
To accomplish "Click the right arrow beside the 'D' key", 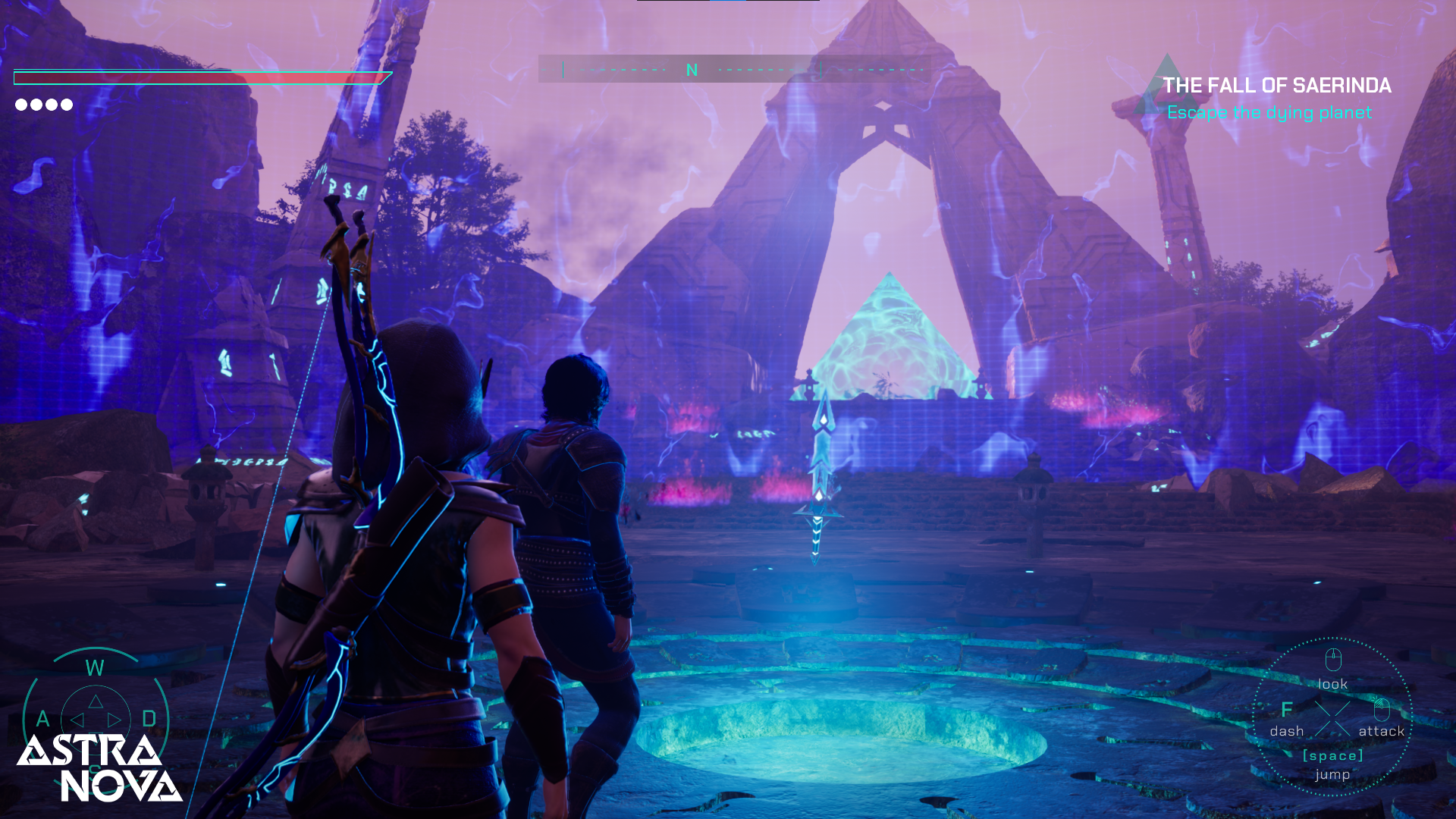I will tap(116, 719).
